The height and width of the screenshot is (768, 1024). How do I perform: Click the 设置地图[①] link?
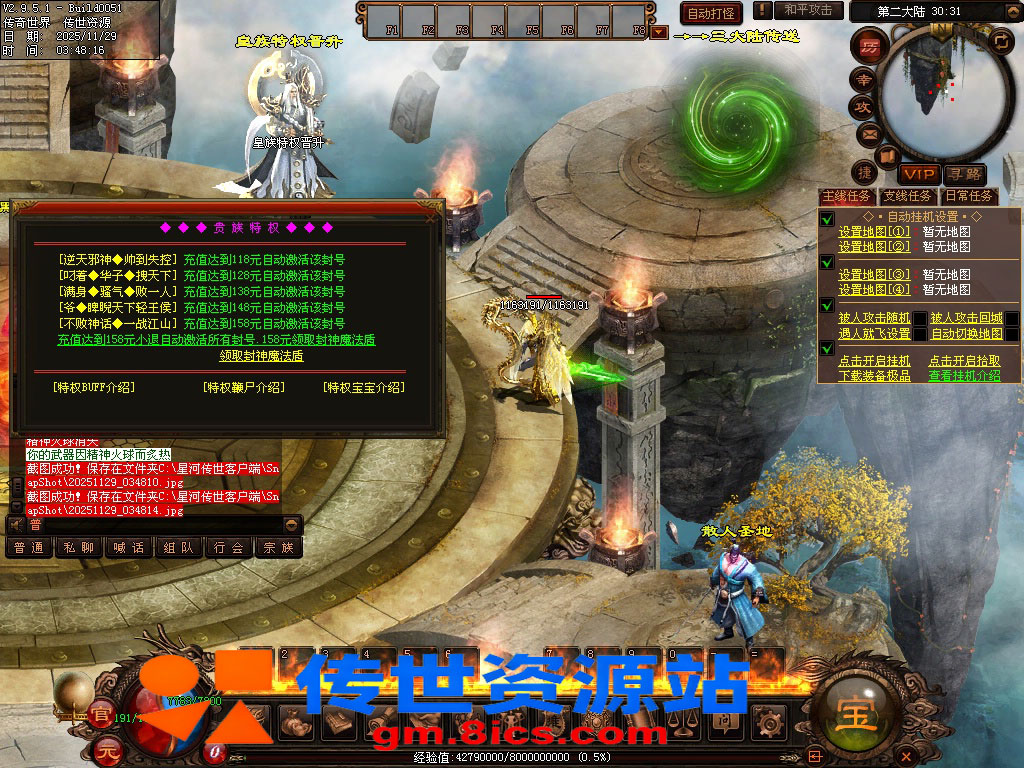pyautogui.click(x=874, y=232)
